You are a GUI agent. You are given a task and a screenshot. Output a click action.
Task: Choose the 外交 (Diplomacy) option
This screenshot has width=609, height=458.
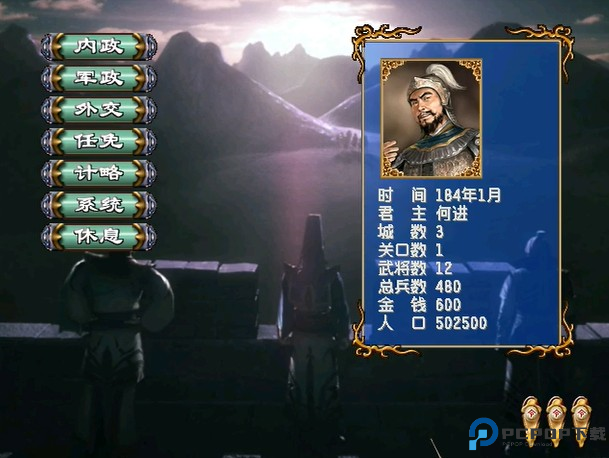pos(99,109)
